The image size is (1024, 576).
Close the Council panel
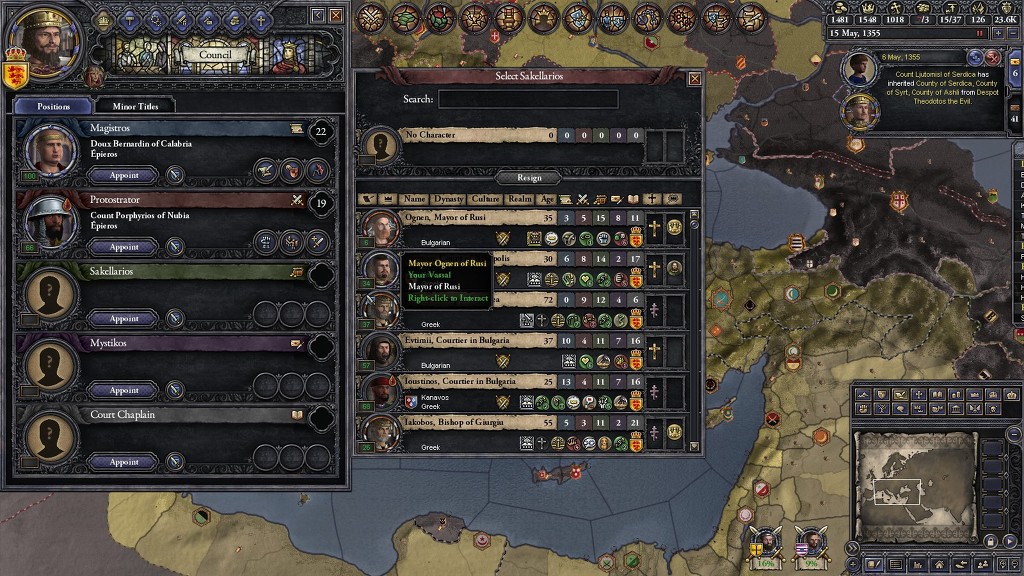336,15
